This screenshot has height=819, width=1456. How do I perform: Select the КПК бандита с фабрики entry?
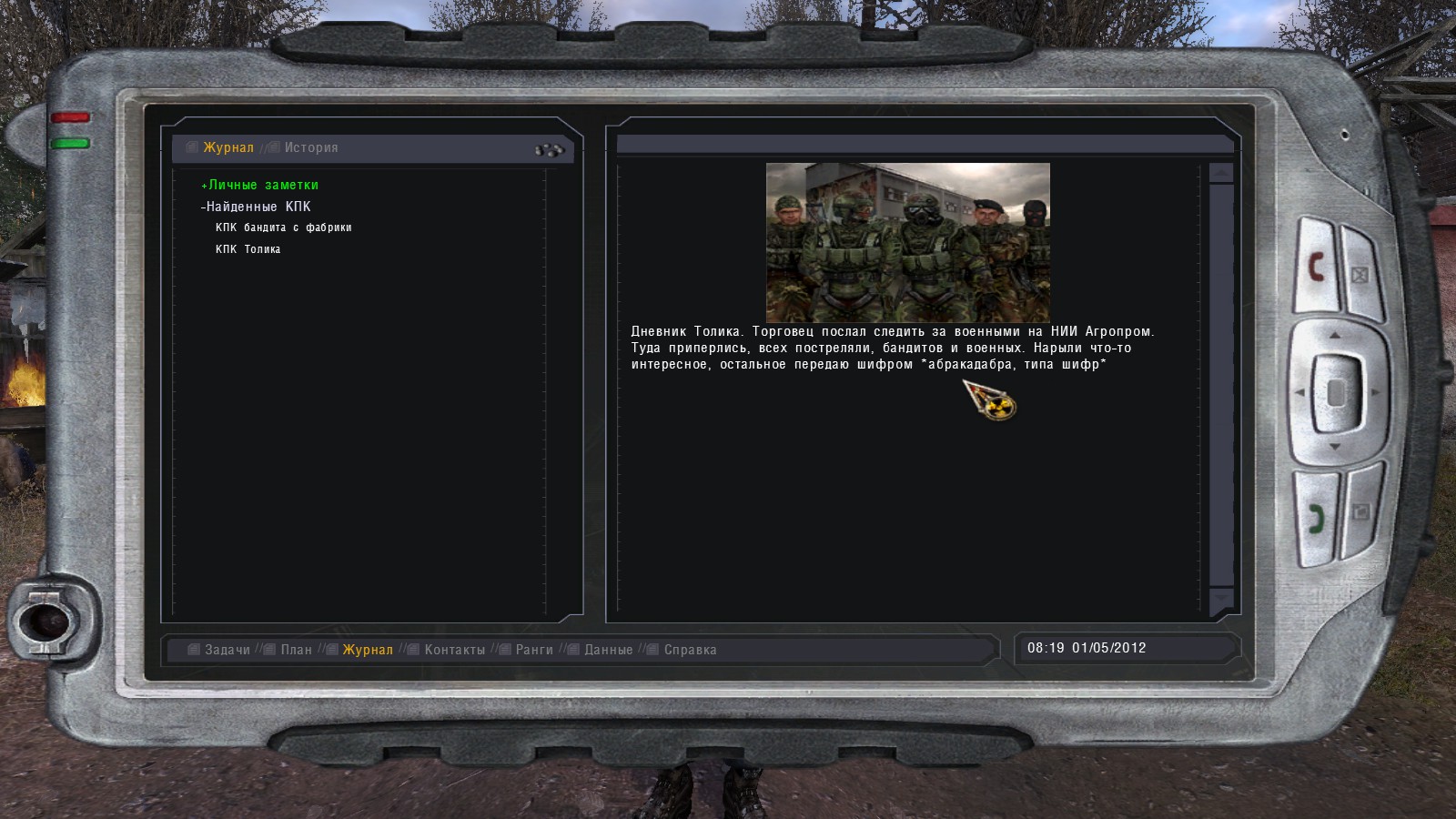283,227
